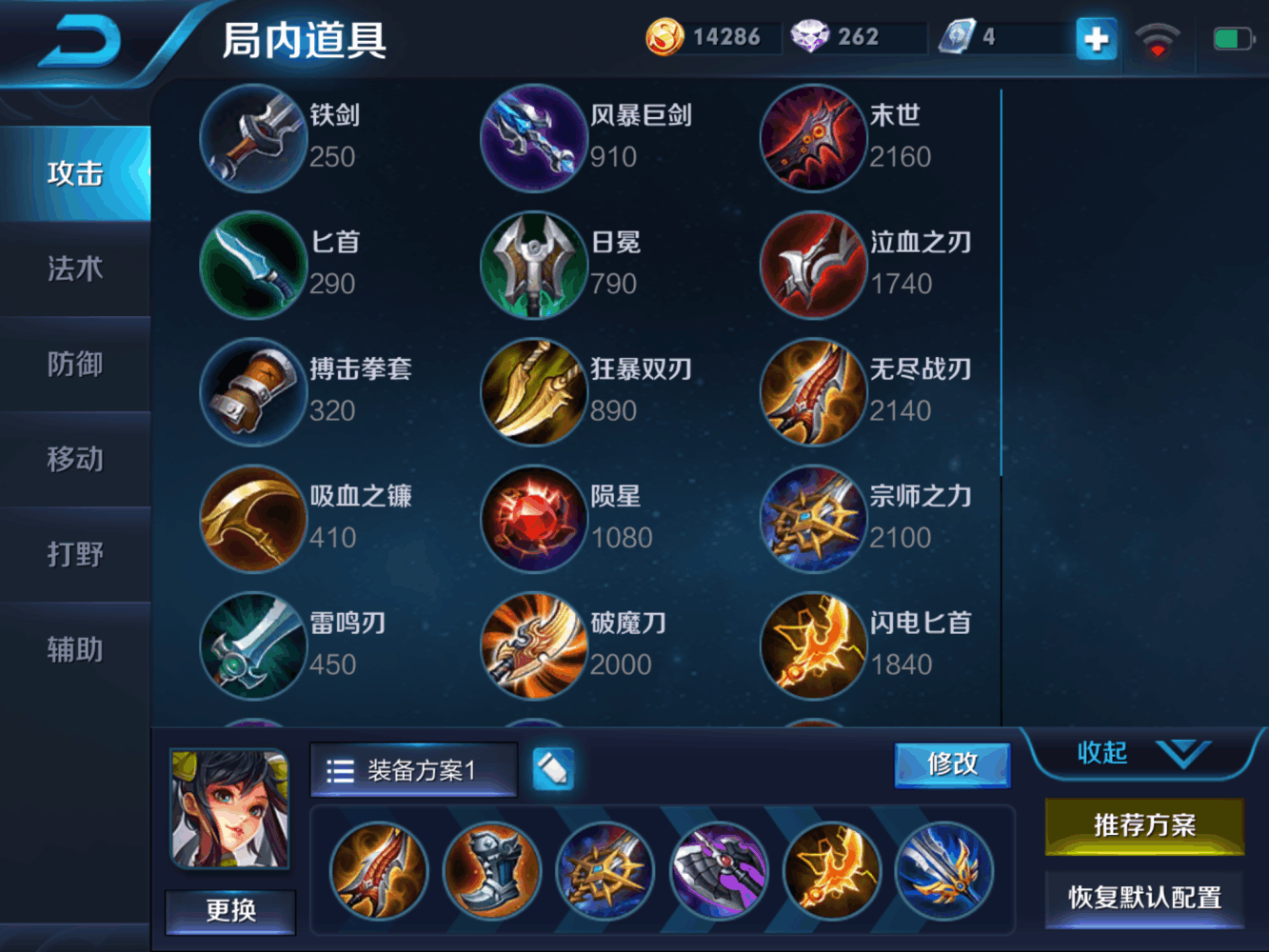Open the 装备方案1 plan selector
Viewport: 1269px width, 952px height.
413,769
